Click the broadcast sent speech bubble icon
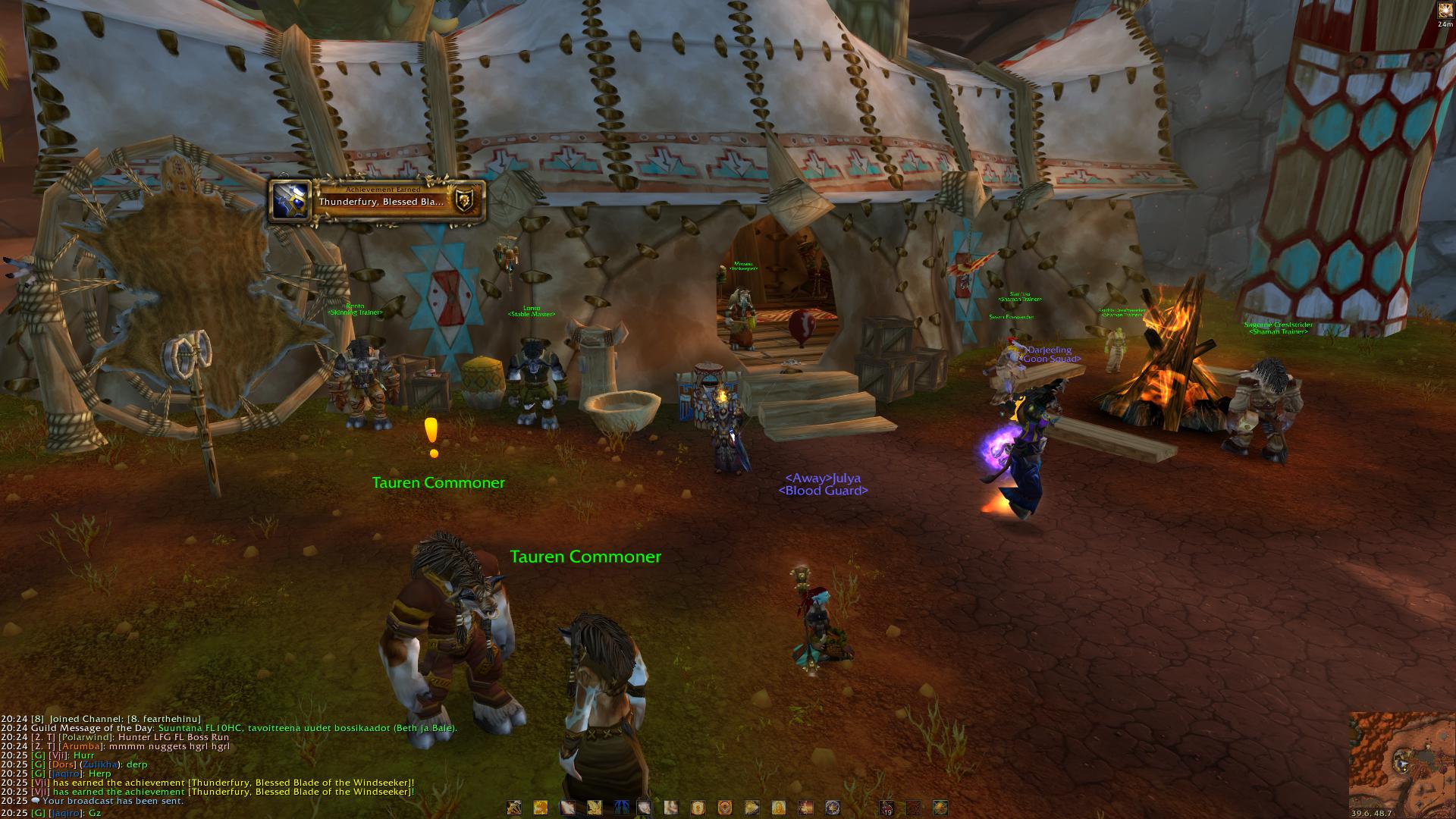Screen dimensions: 1456x819 coord(36,801)
